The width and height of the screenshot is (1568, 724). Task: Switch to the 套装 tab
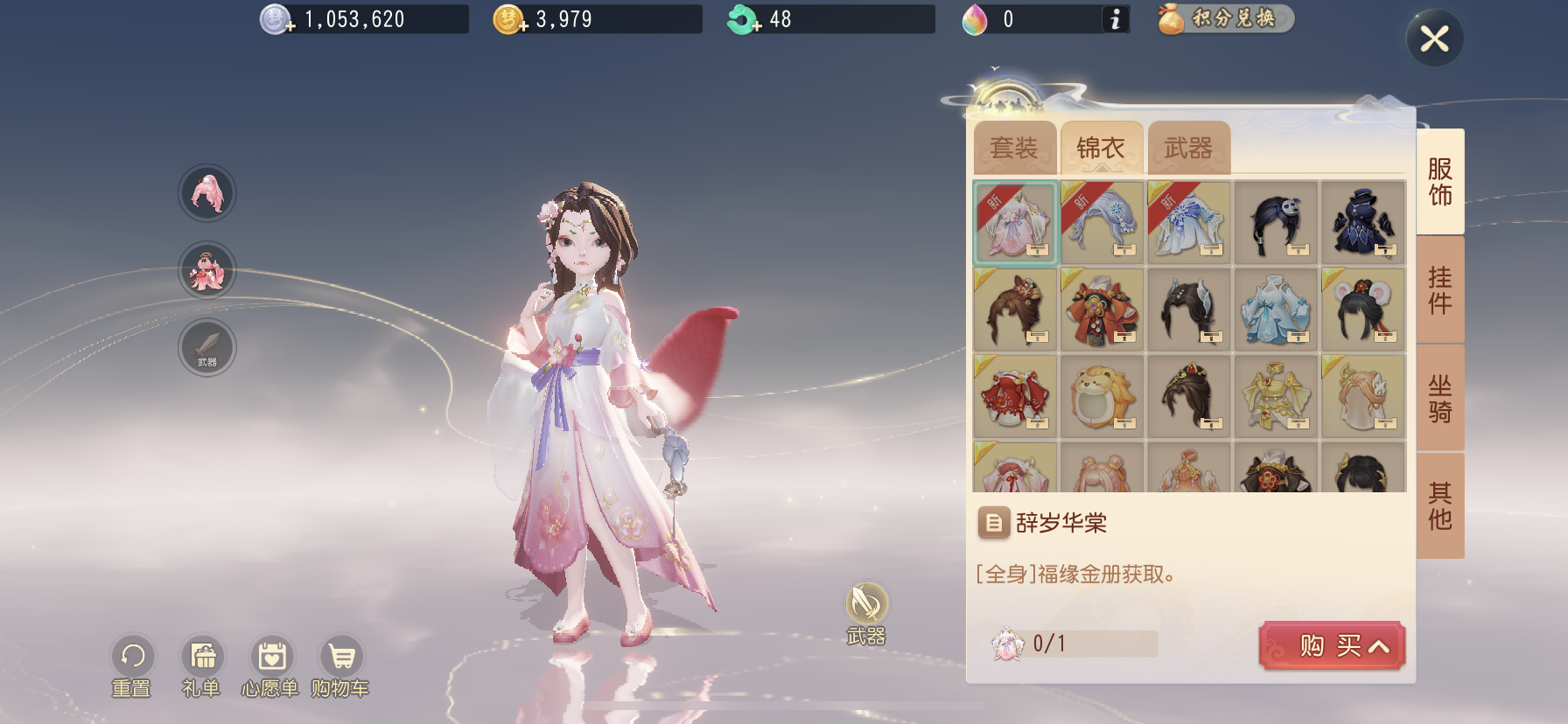pyautogui.click(x=1014, y=148)
